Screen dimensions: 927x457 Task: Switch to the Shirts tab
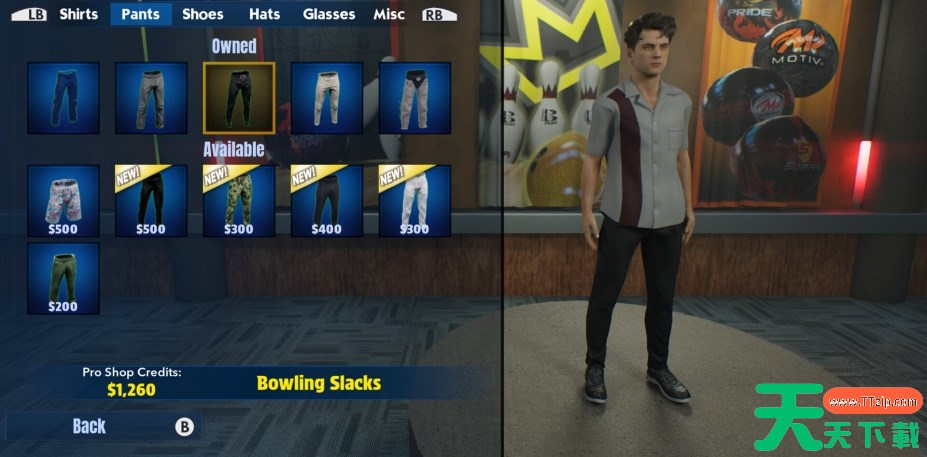(x=78, y=14)
